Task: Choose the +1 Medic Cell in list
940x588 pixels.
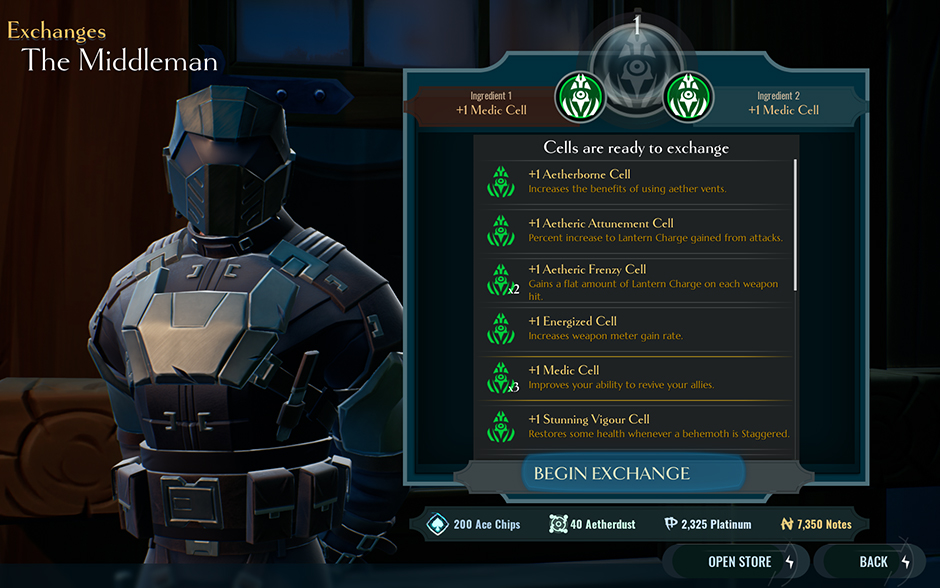Action: coord(635,377)
